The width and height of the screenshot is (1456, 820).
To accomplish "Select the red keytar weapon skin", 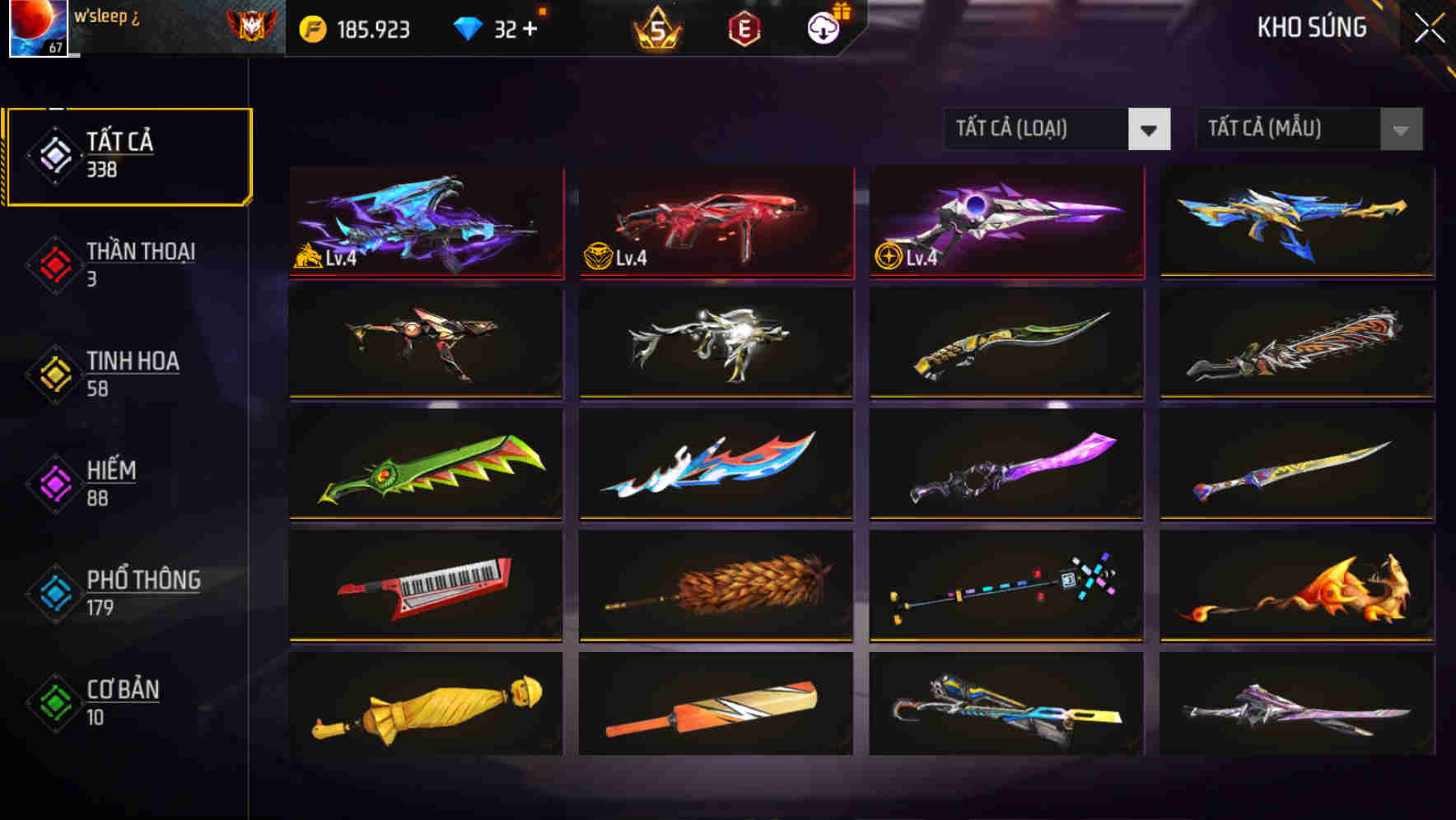I will [425, 588].
